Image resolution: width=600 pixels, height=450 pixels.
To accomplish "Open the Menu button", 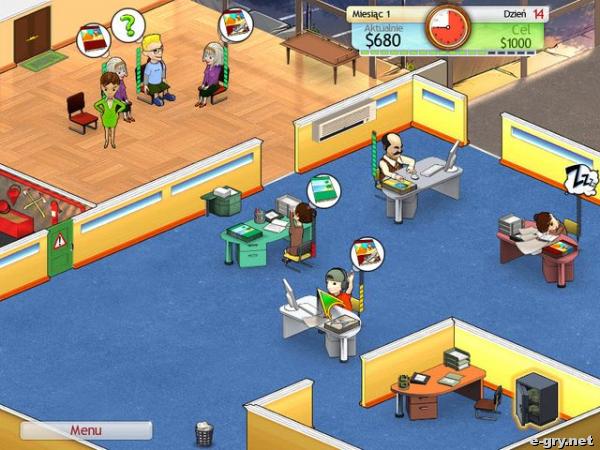I will tap(85, 431).
